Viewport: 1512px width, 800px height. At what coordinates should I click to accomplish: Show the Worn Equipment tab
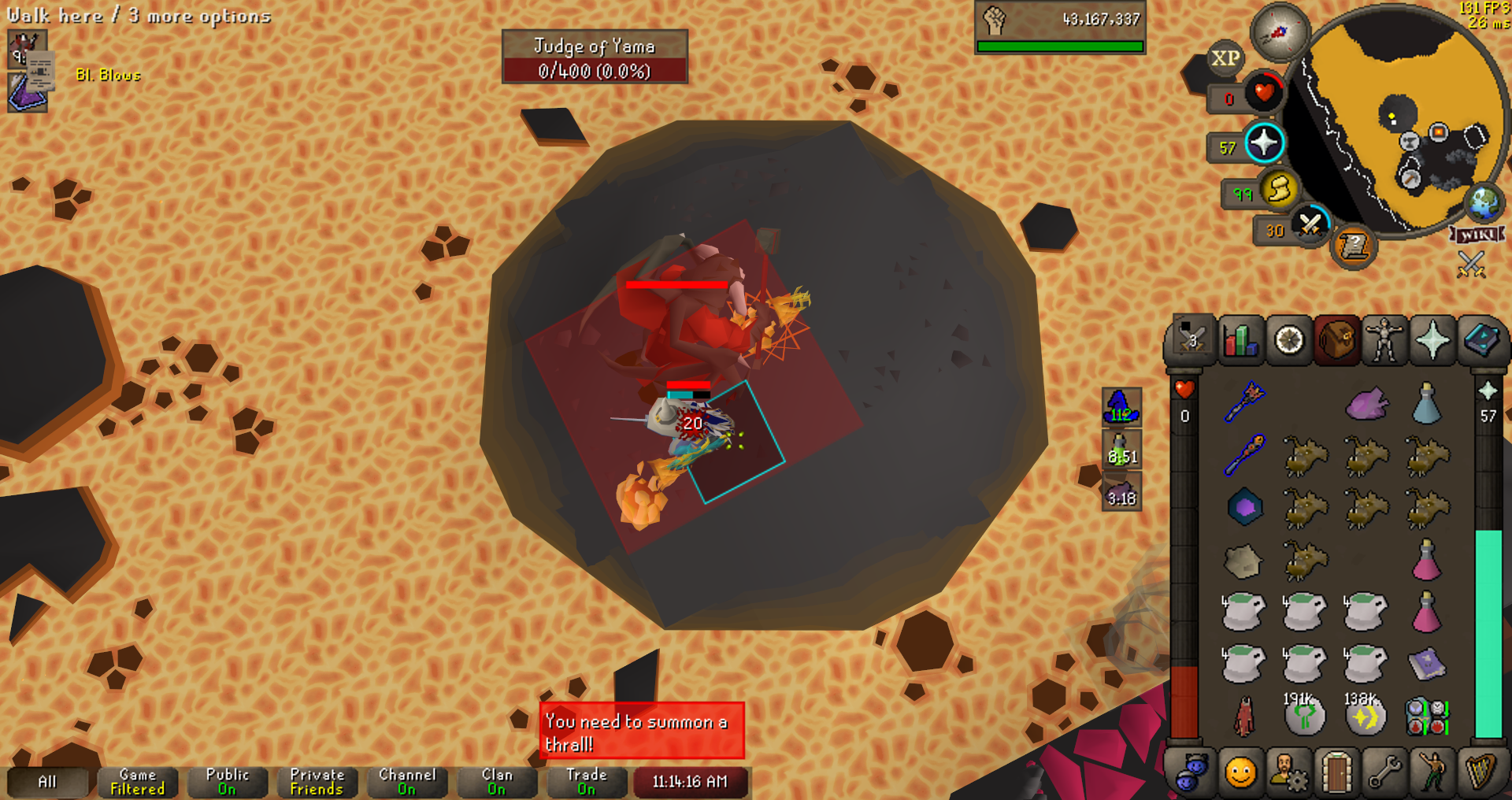(1384, 341)
